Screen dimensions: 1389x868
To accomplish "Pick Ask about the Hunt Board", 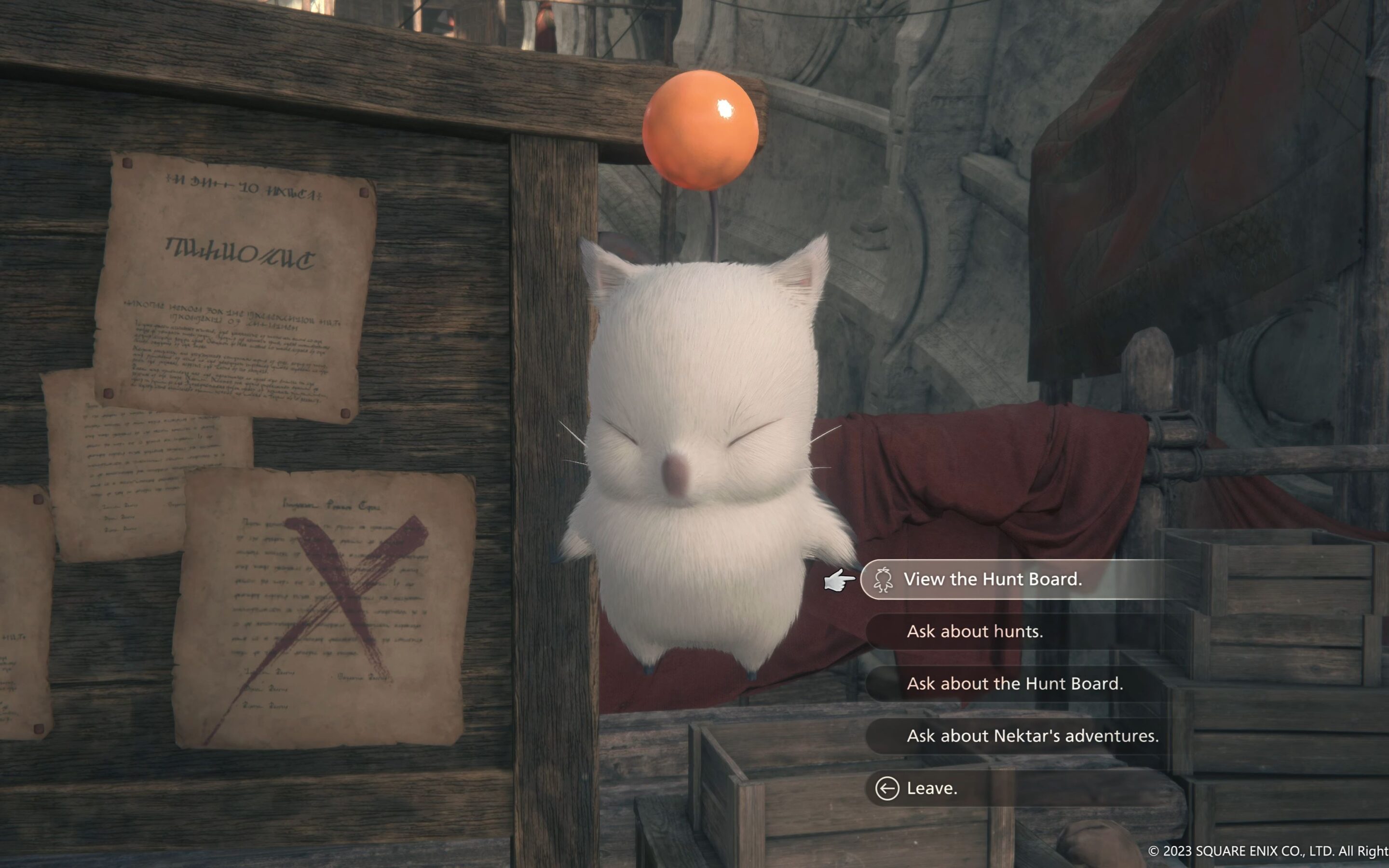I will pyautogui.click(x=1014, y=684).
